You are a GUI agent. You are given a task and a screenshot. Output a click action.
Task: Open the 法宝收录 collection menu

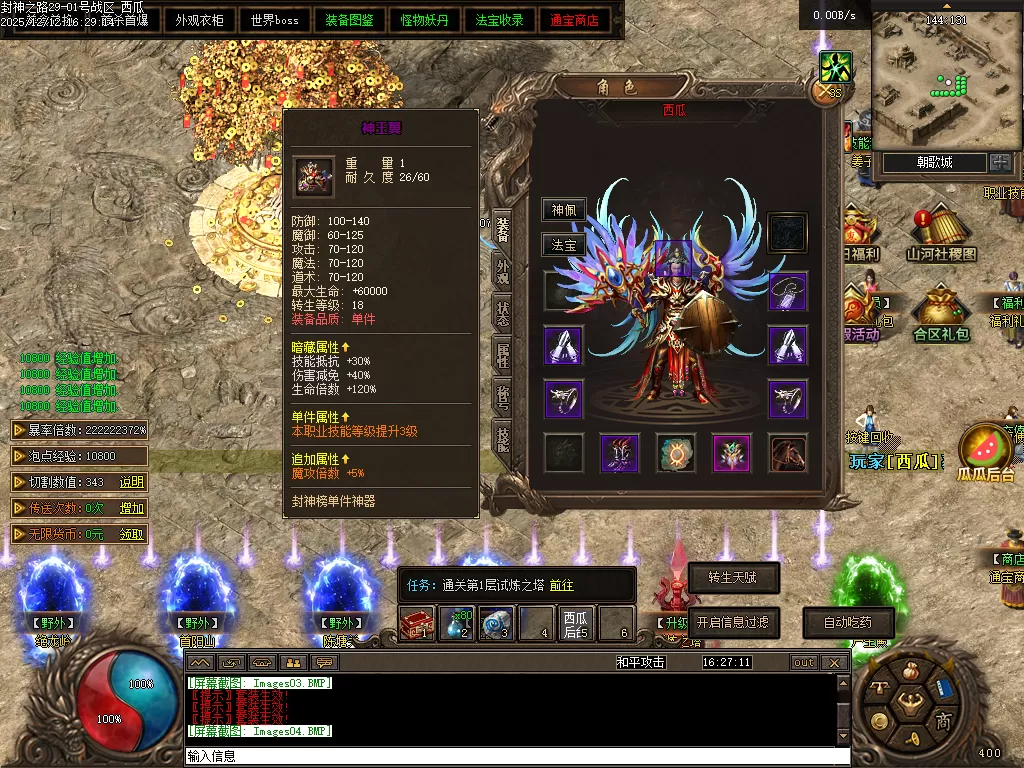point(500,20)
